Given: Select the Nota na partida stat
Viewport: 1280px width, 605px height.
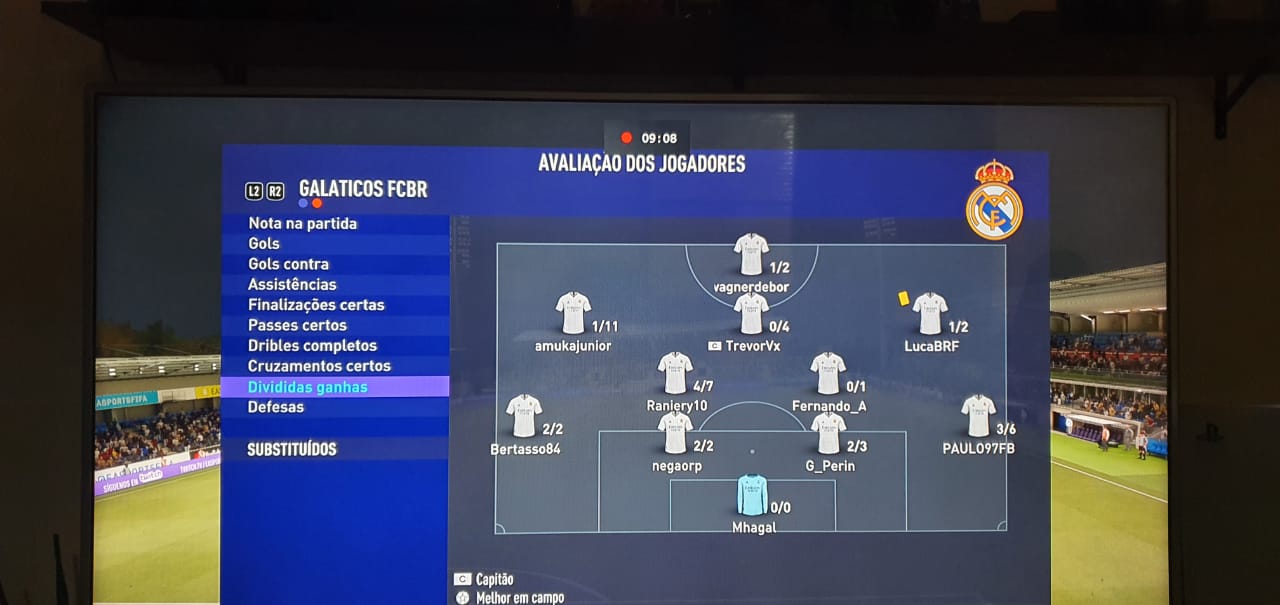Looking at the screenshot, I should point(302,223).
